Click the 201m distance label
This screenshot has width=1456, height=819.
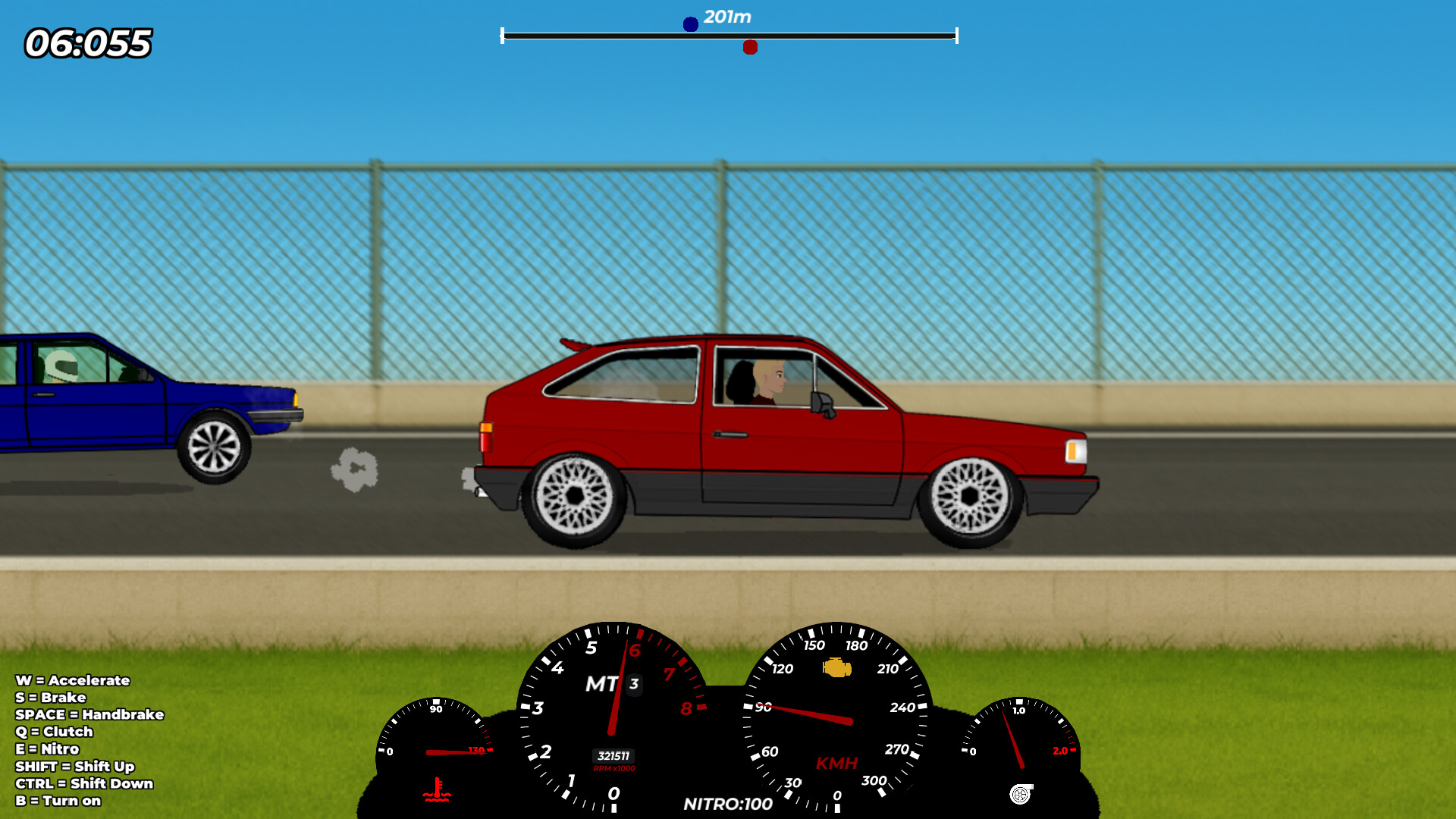(x=726, y=16)
